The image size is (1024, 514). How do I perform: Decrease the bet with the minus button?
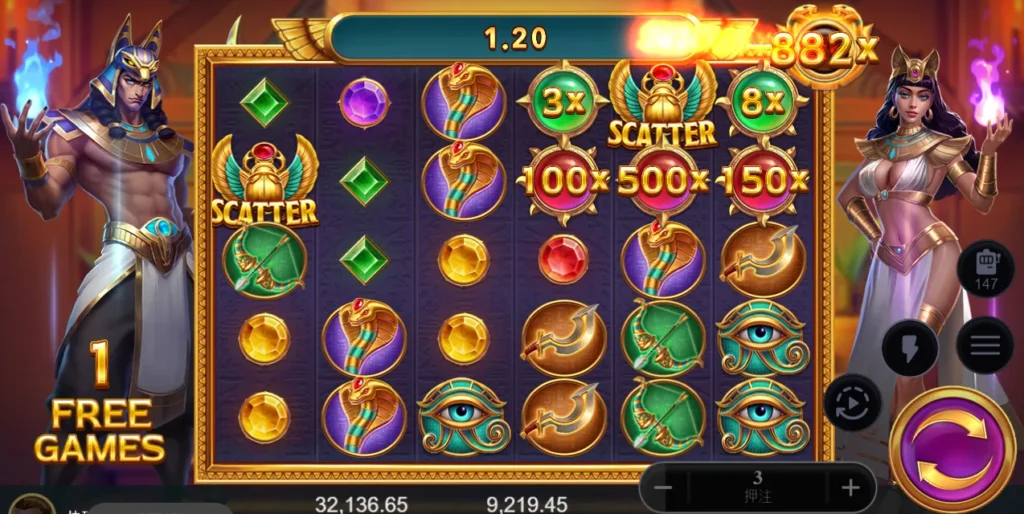pos(663,488)
